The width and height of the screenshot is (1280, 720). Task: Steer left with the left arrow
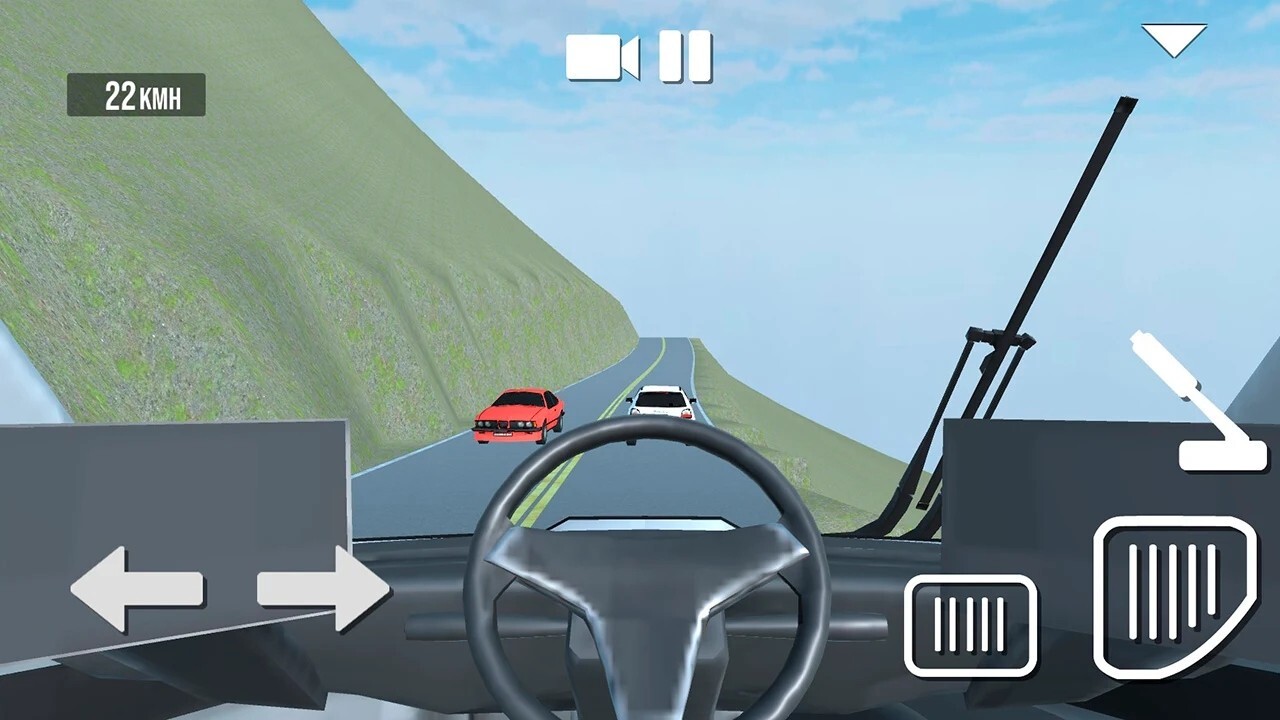137,589
